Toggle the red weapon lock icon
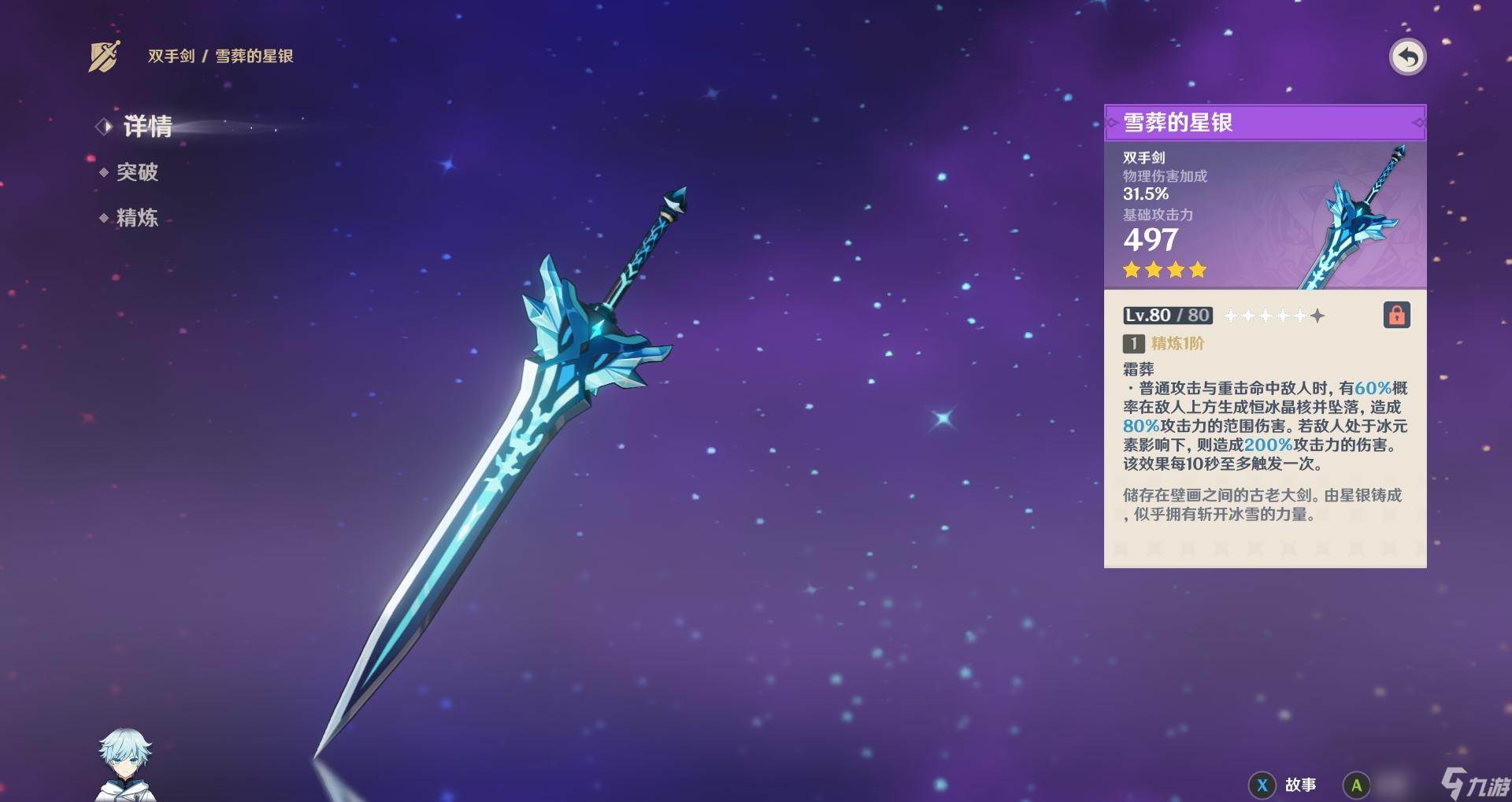 (x=1396, y=316)
